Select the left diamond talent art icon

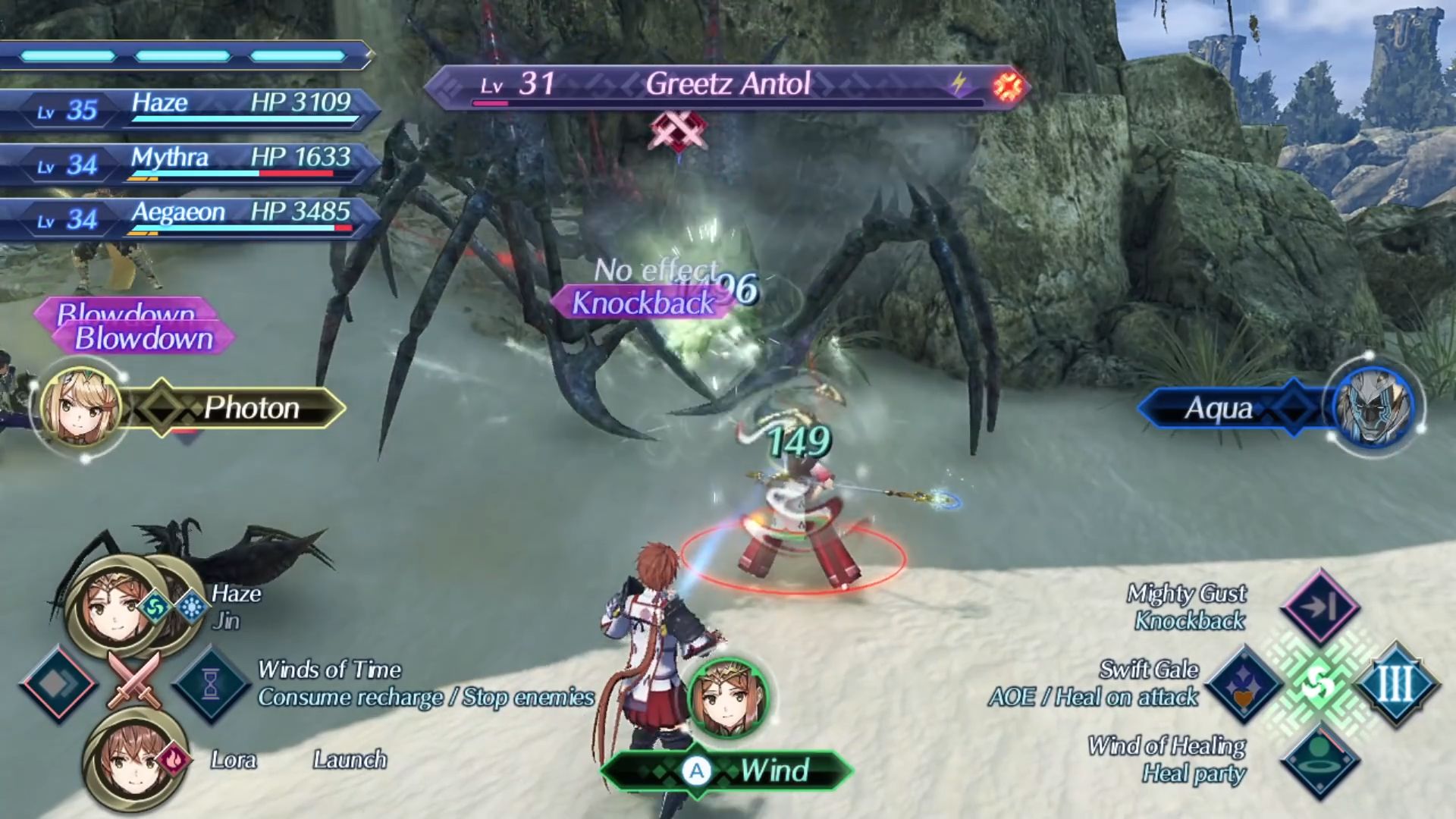(59, 684)
